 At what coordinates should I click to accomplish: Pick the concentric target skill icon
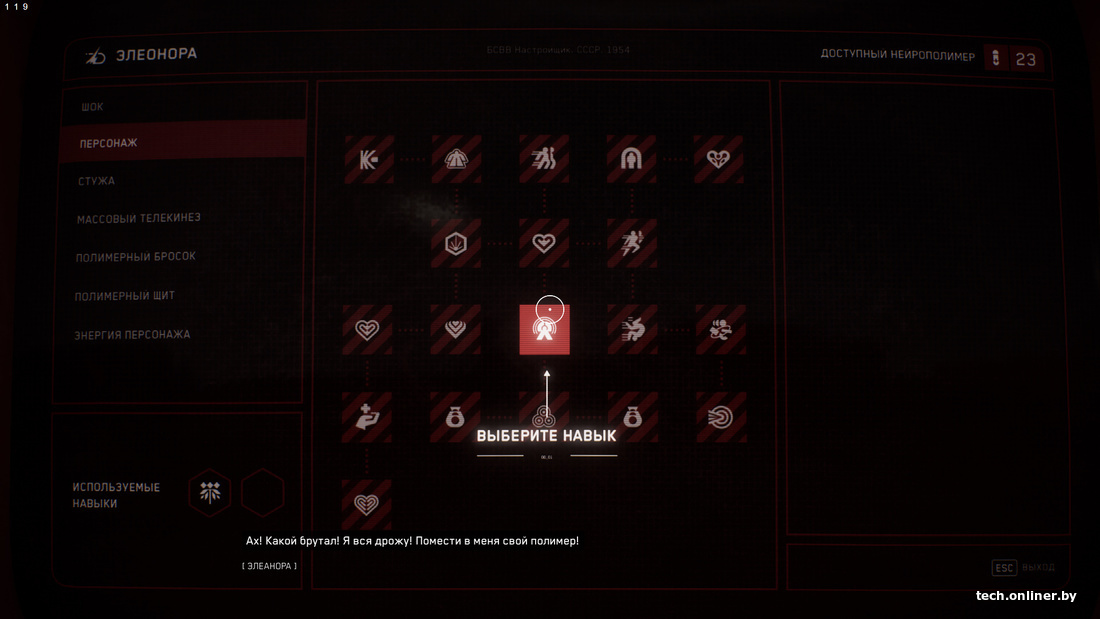pyautogui.click(x=719, y=416)
